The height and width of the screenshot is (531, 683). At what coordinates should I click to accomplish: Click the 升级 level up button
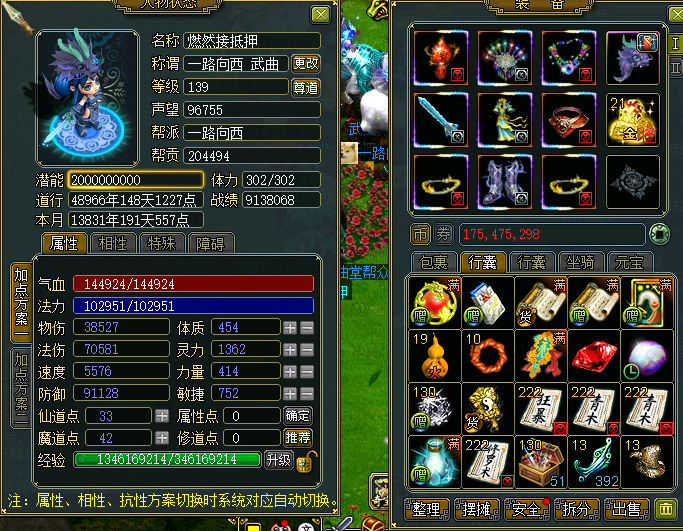click(x=278, y=460)
